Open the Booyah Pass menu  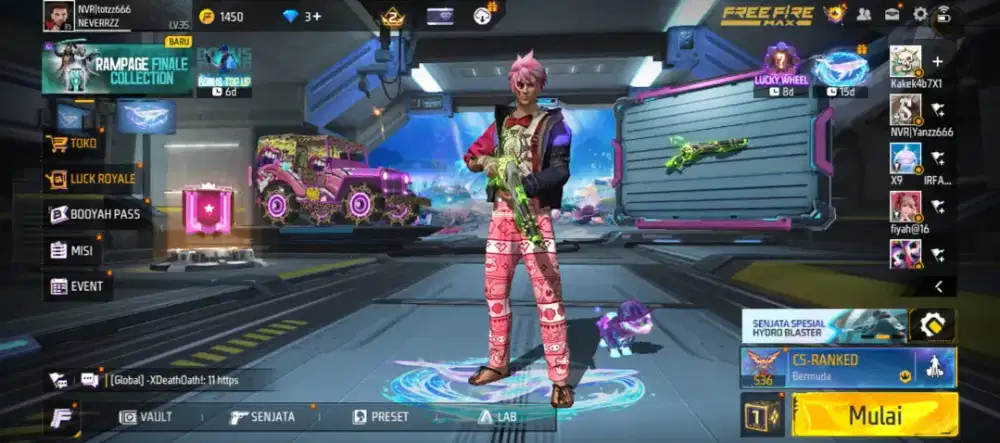point(96,214)
